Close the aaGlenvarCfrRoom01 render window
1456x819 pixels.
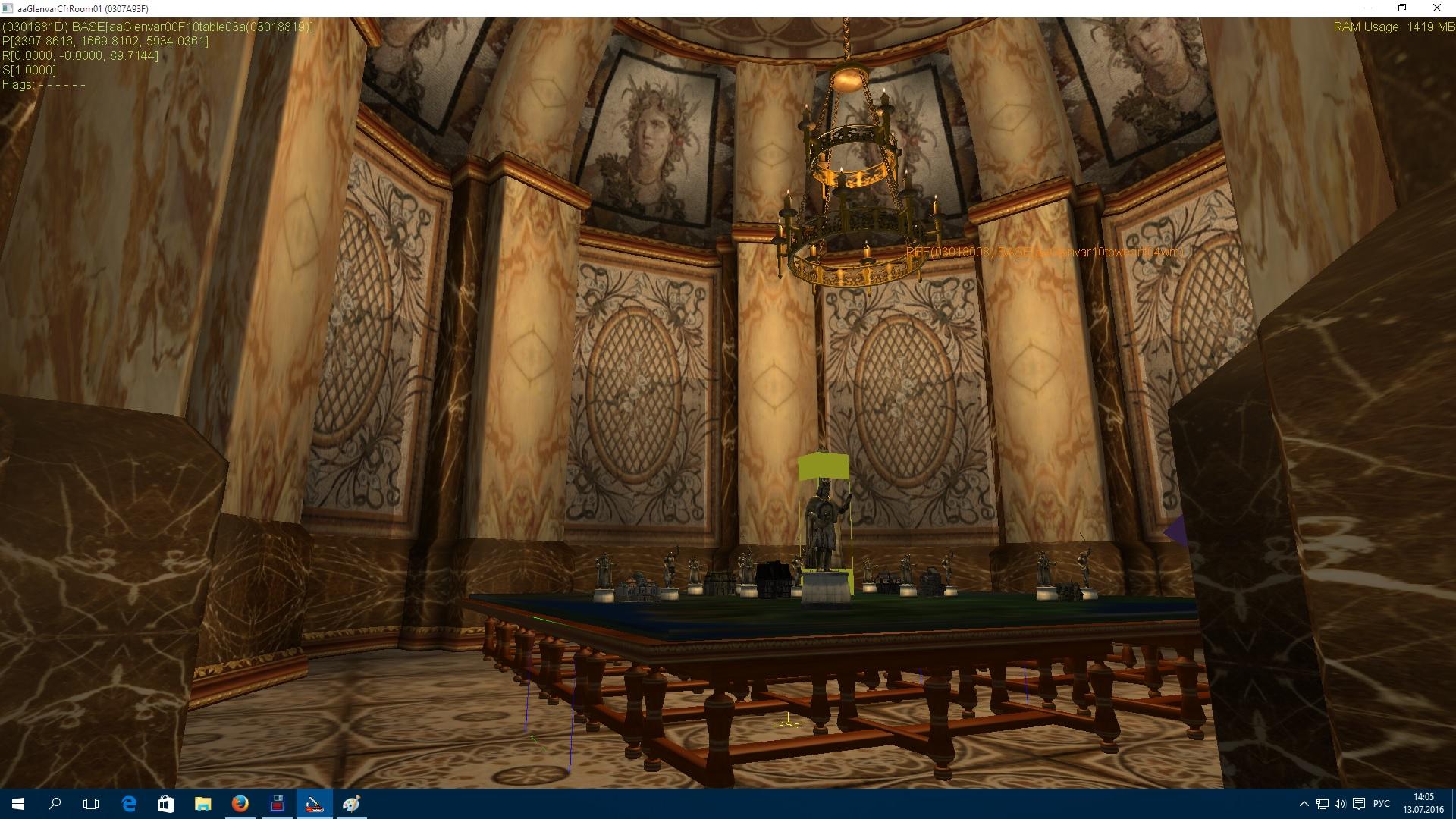coord(1436,8)
